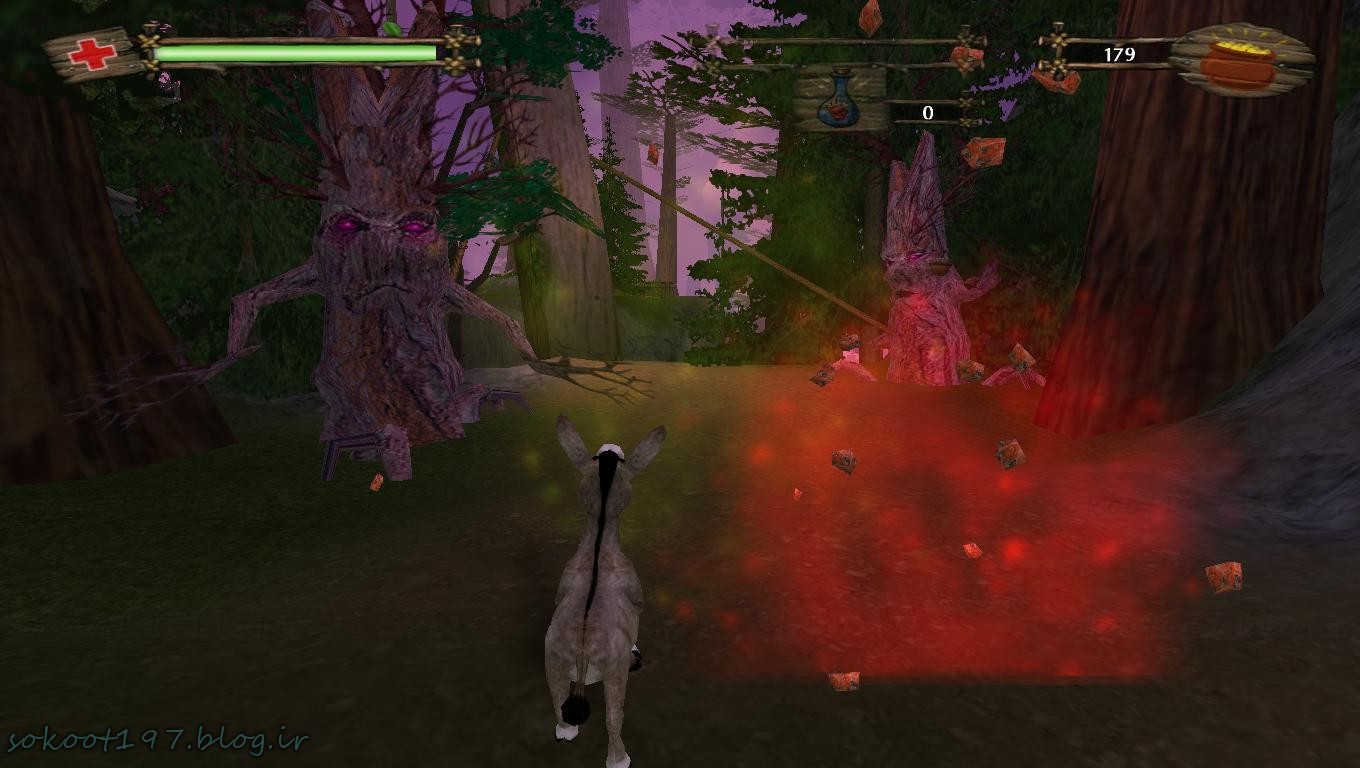
Task: Click the red cross health sign
Action: 92,55
